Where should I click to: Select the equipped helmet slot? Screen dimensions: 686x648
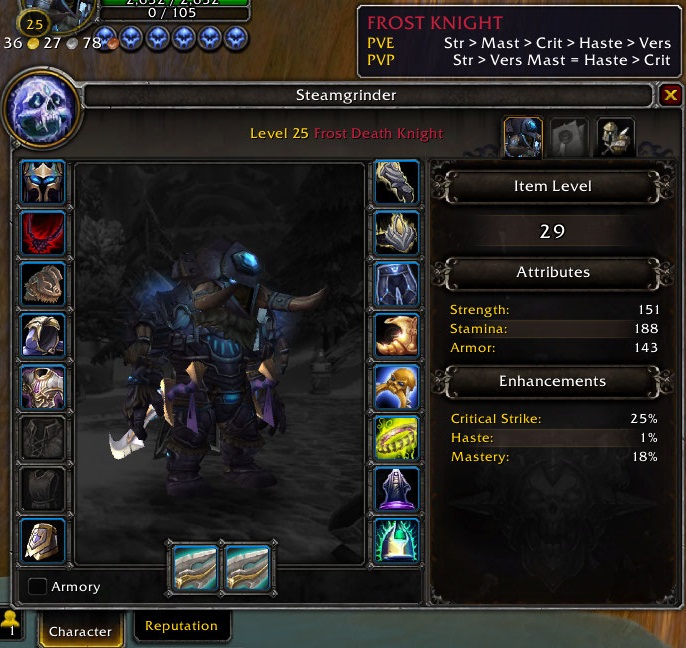click(x=43, y=183)
